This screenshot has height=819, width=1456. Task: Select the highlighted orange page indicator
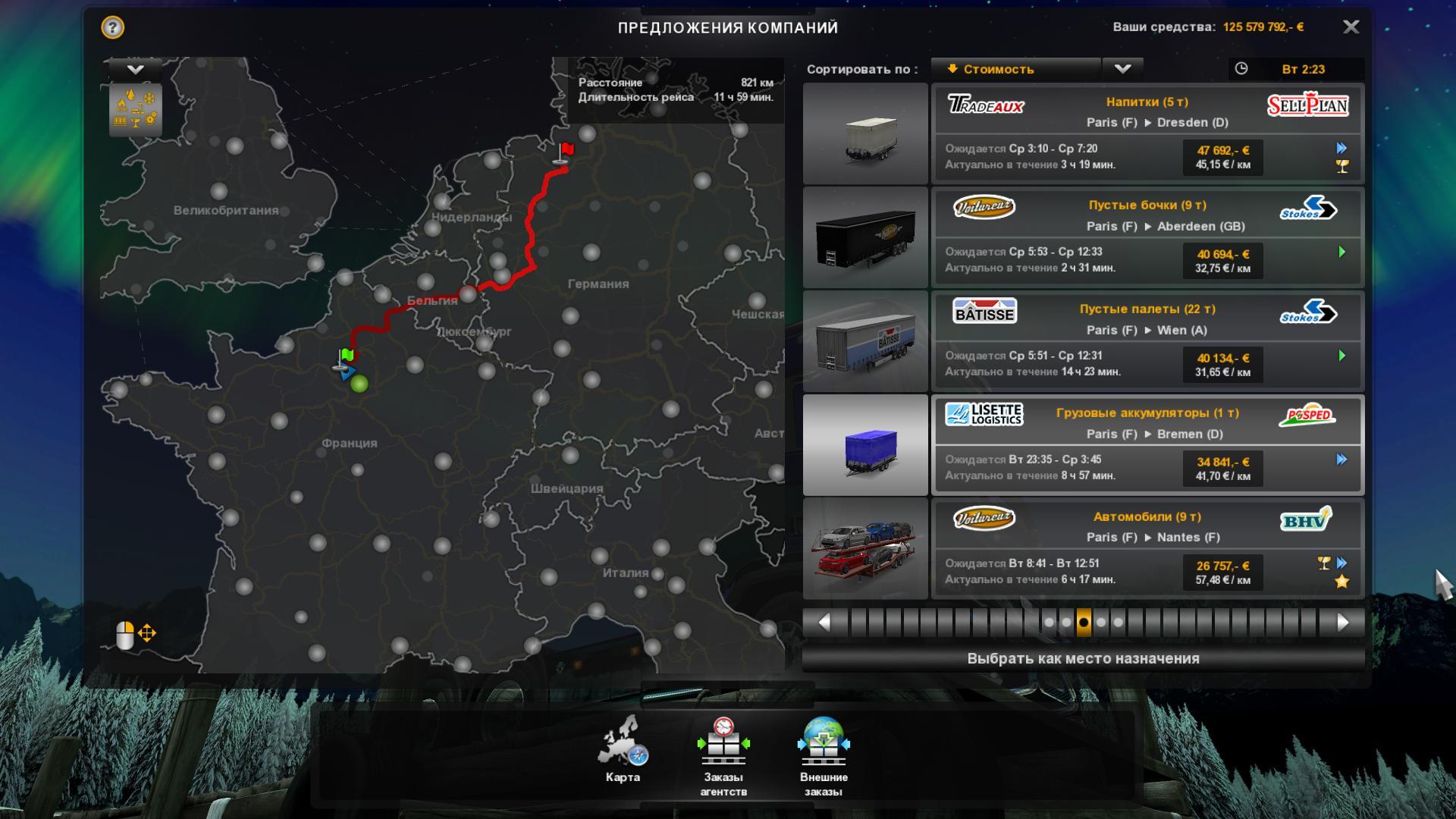(1084, 623)
